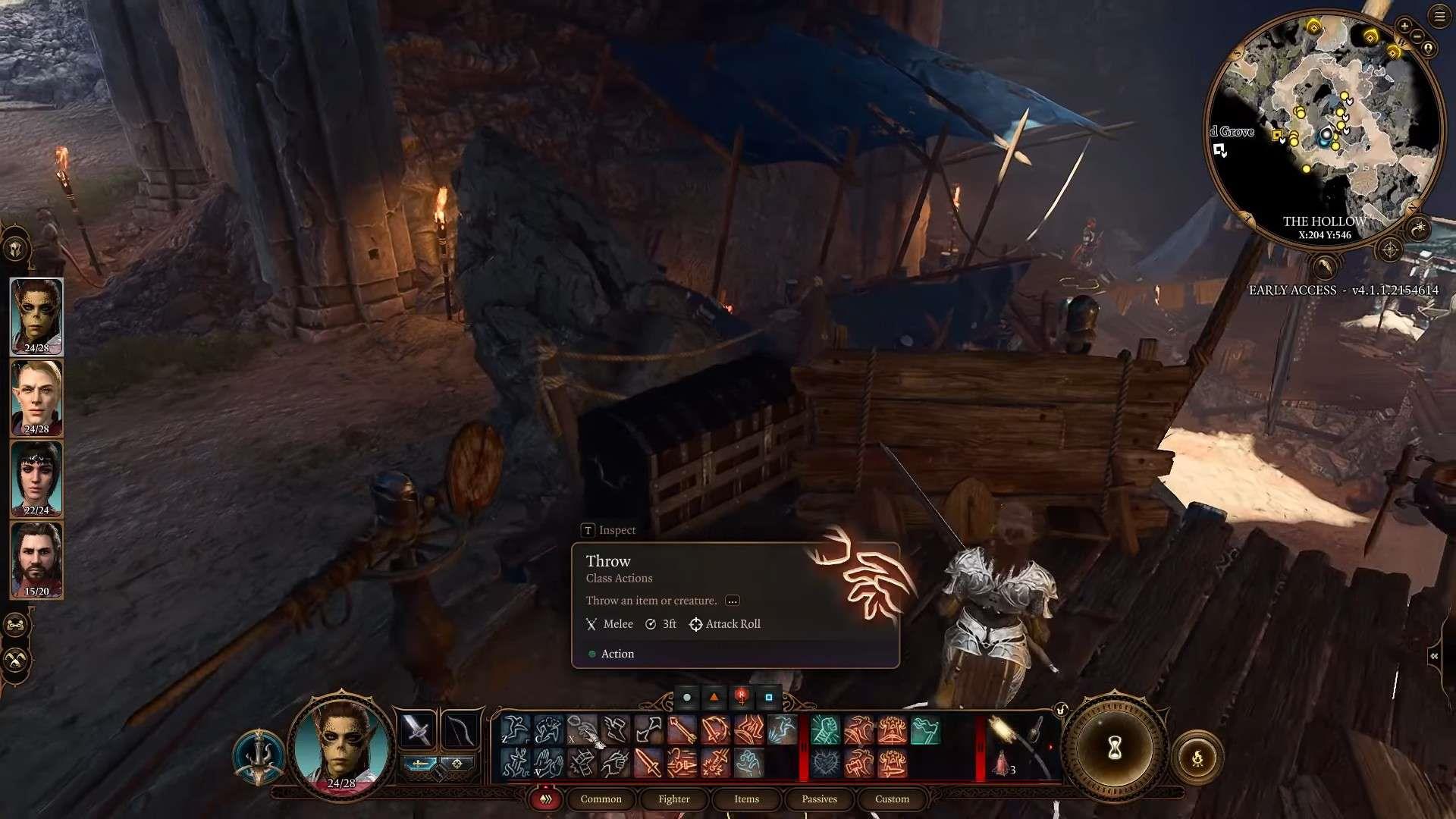Switch to the Custom hotbar tab
Image resolution: width=1456 pixels, height=819 pixels.
coord(892,799)
